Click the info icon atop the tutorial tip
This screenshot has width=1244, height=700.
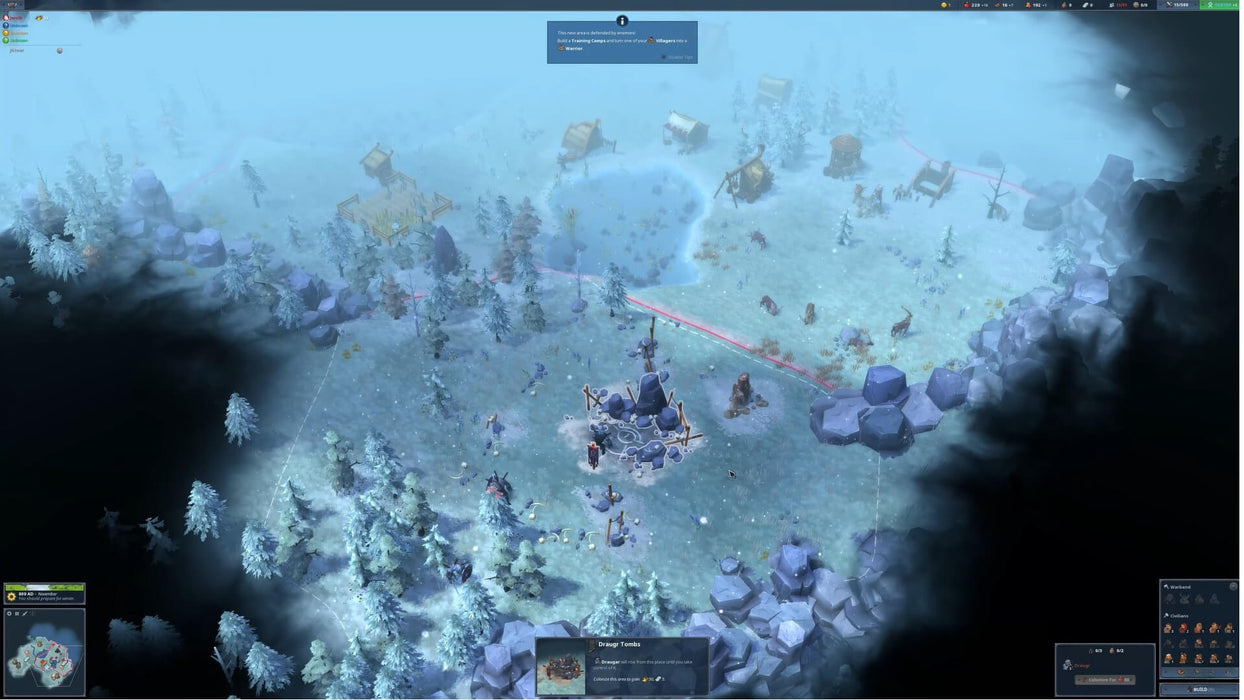coord(622,20)
